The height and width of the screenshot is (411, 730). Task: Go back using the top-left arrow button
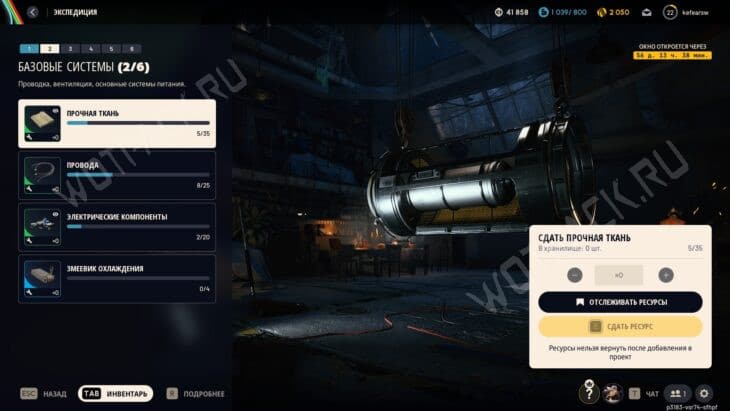[33, 12]
